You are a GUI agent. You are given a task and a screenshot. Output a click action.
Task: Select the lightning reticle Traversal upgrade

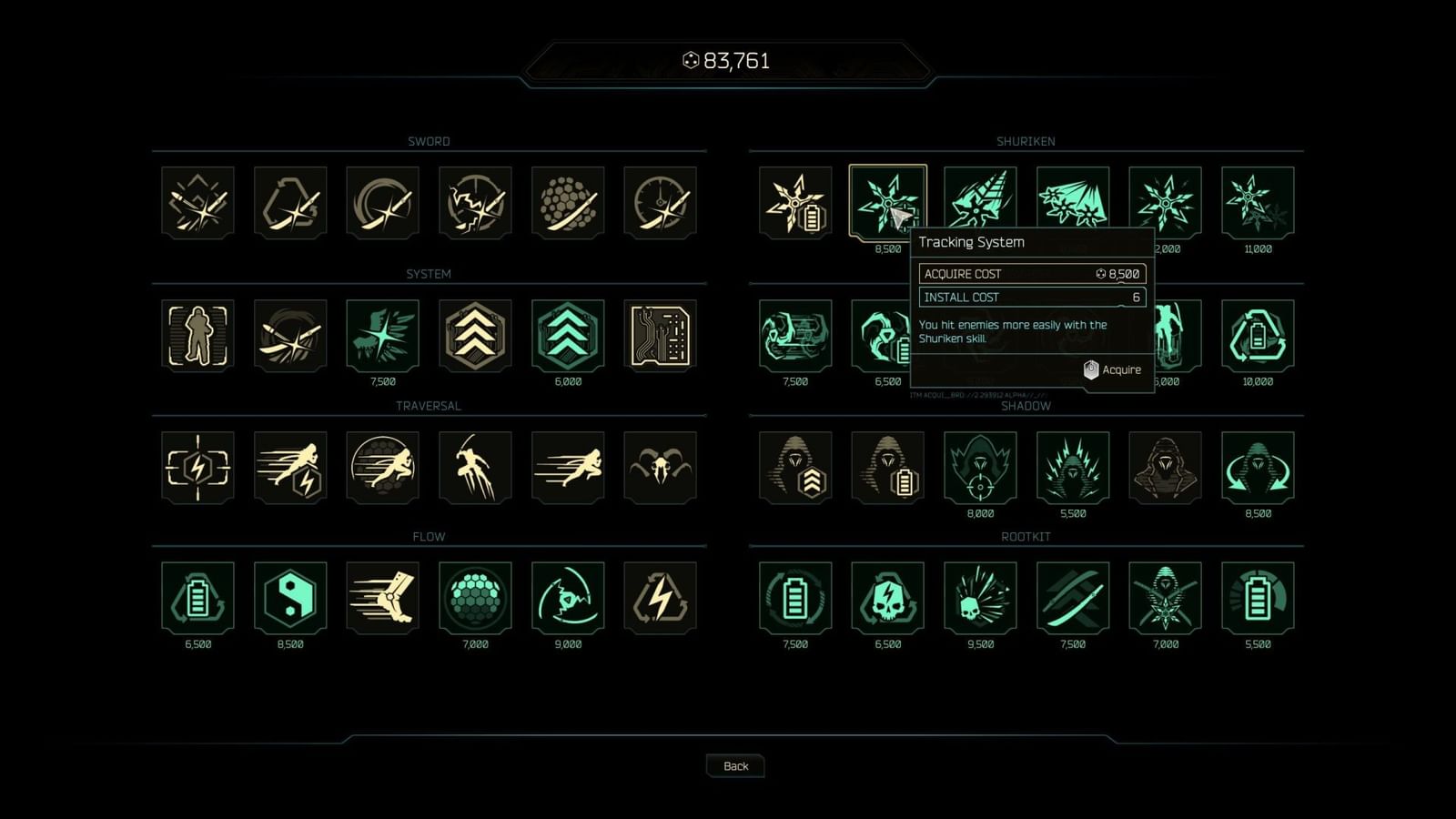point(197,467)
